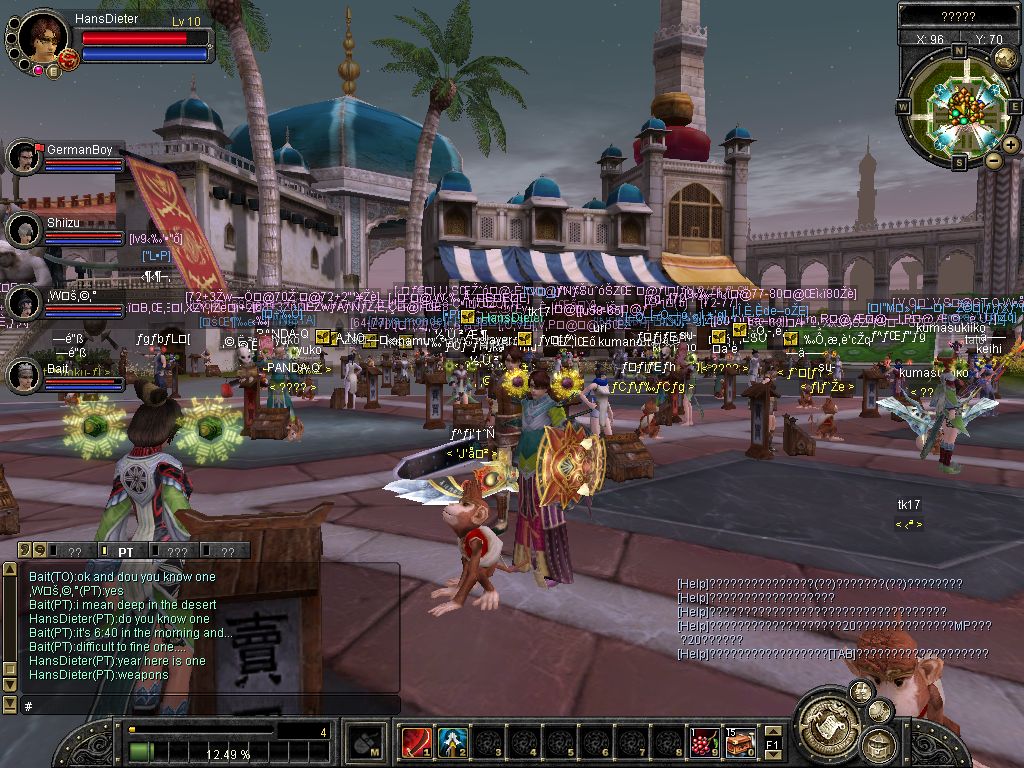Toggle the mouse mode button marked M
Viewport: 1024px width, 768px height.
point(365,743)
